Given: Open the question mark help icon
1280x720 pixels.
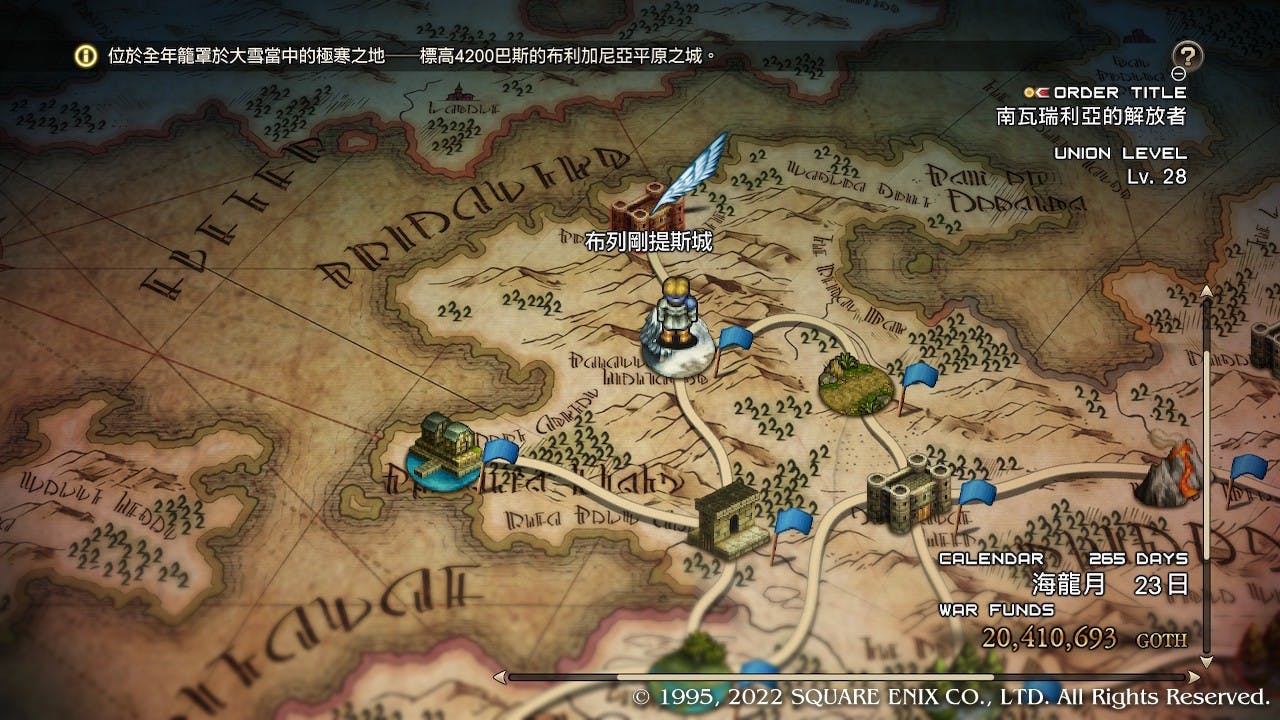Looking at the screenshot, I should 1187,56.
